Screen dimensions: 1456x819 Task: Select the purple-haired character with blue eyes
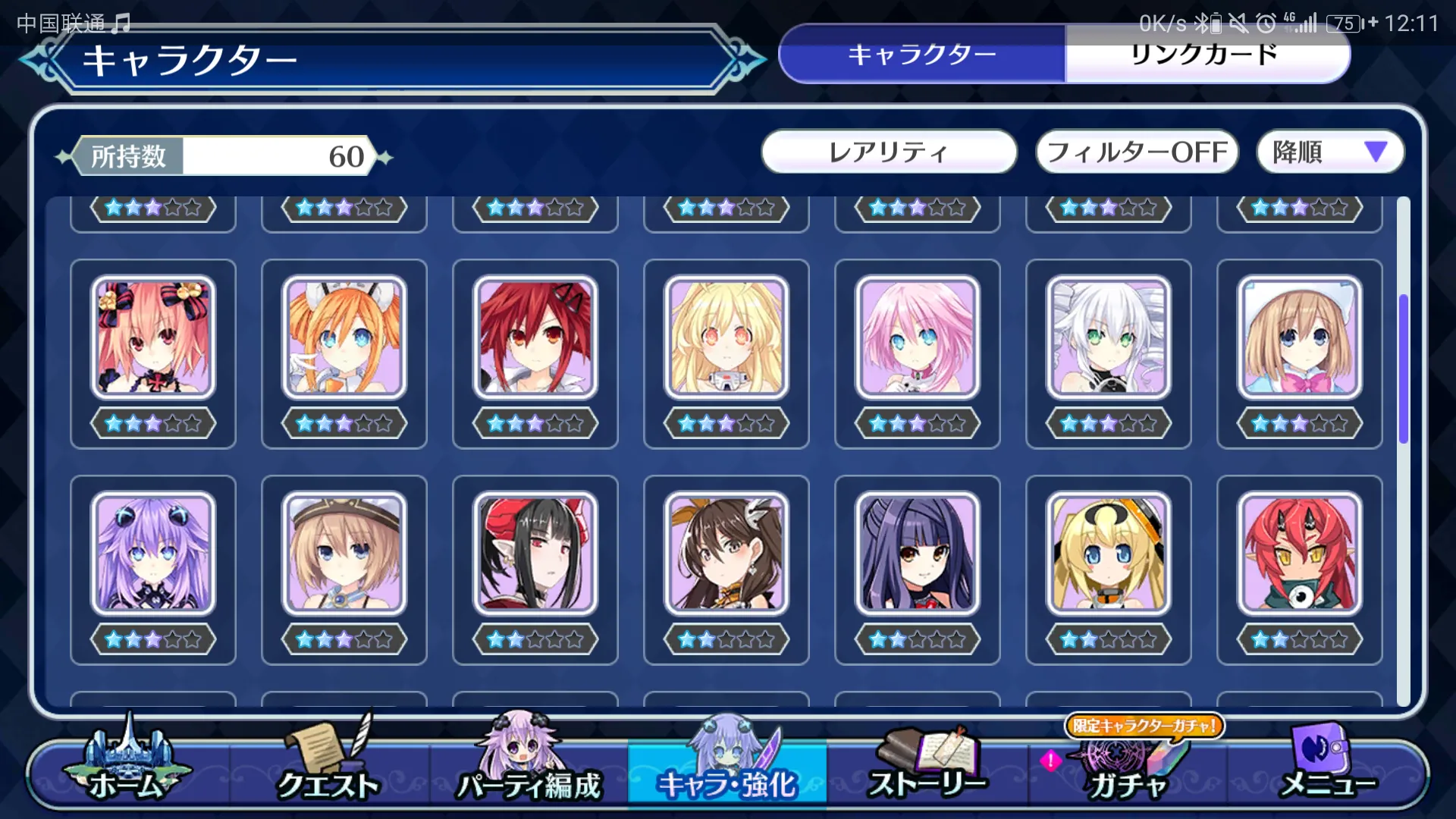pyautogui.click(x=153, y=554)
